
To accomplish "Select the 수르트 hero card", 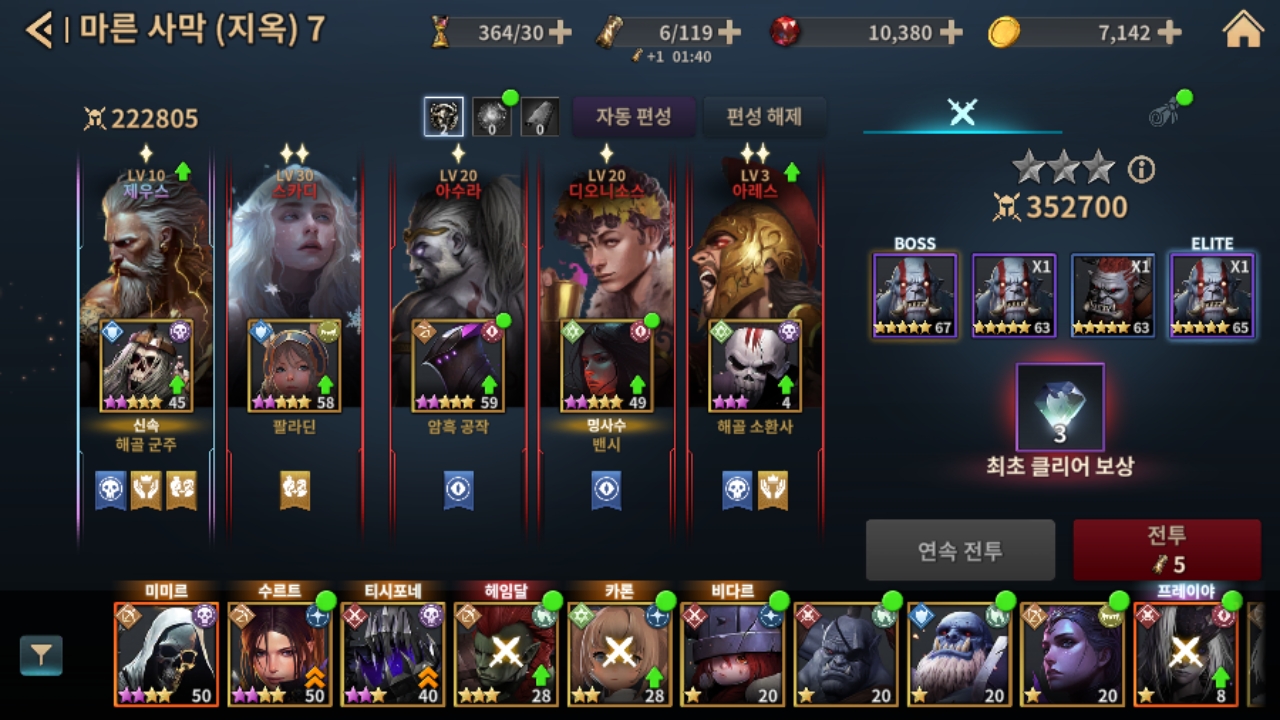I will click(279, 654).
